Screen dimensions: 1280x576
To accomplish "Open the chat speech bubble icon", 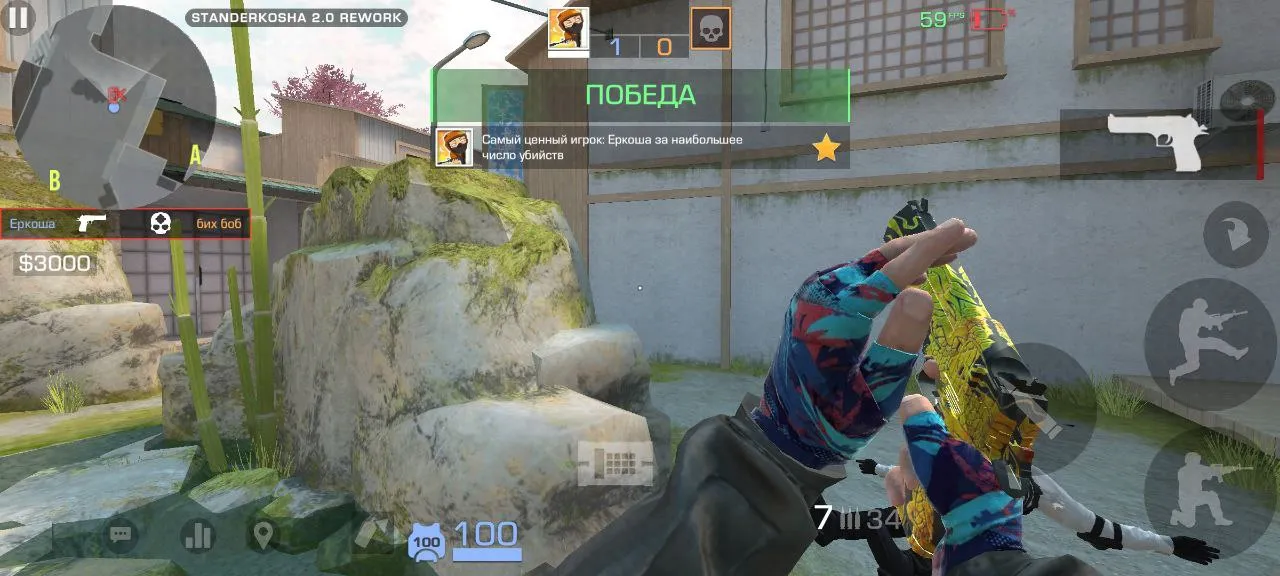I will (x=121, y=536).
